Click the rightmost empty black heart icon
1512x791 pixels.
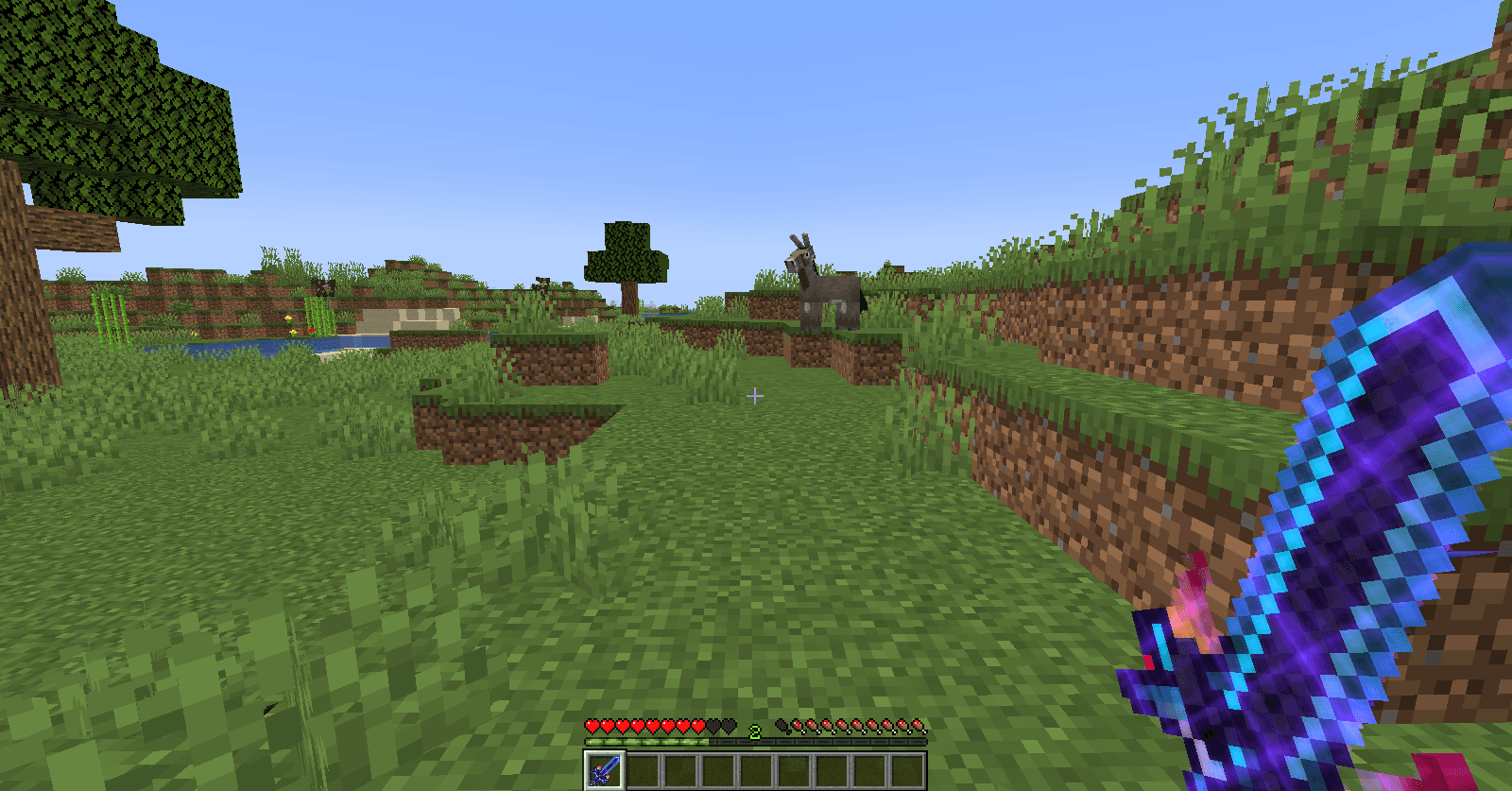pos(729,727)
